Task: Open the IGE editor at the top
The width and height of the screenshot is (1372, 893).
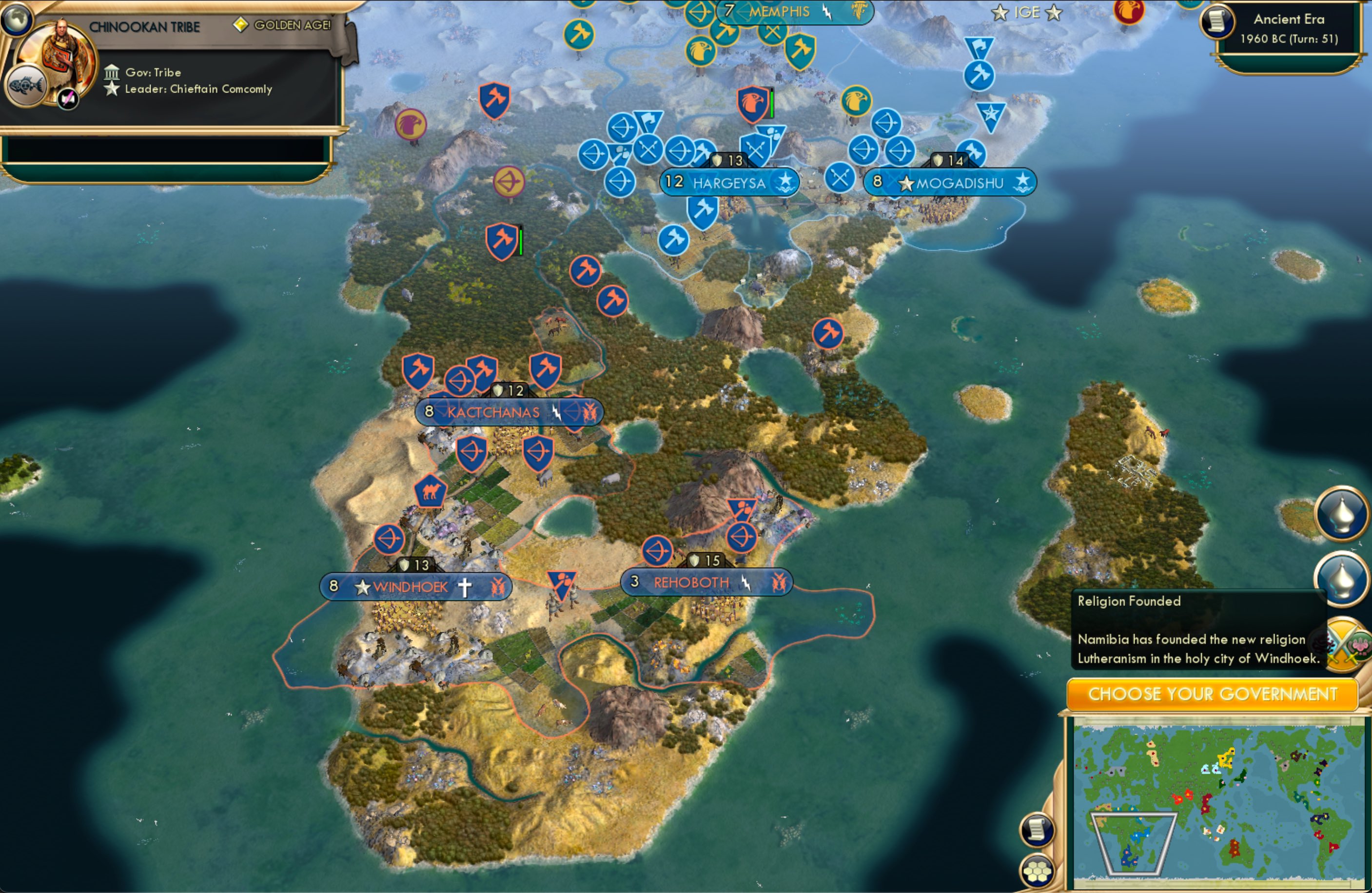Action: pyautogui.click(x=1026, y=12)
